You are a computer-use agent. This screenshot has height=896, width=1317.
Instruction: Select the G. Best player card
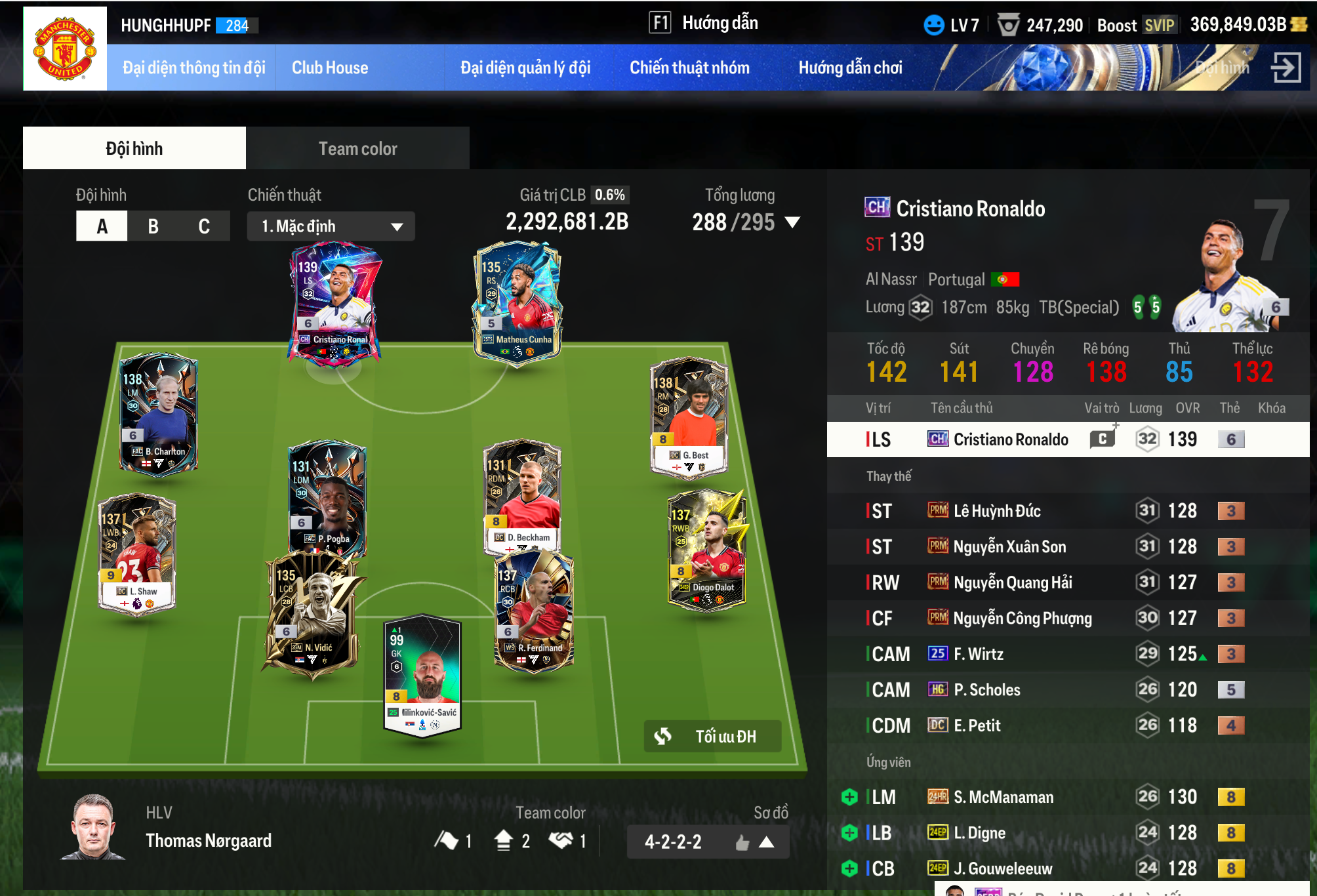click(x=689, y=415)
